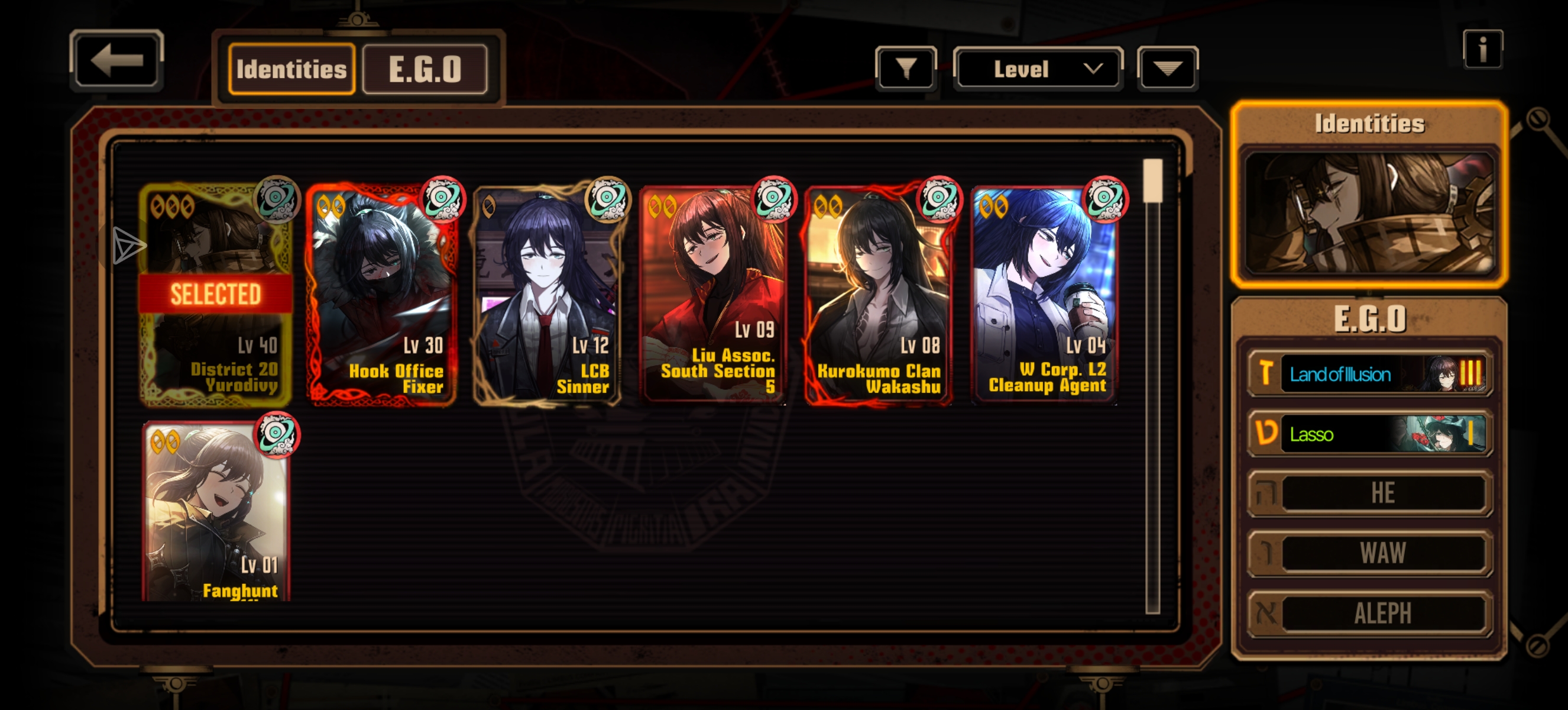This screenshot has height=710, width=1568.
Task: Switch to the E.G.O tab
Action: [425, 69]
